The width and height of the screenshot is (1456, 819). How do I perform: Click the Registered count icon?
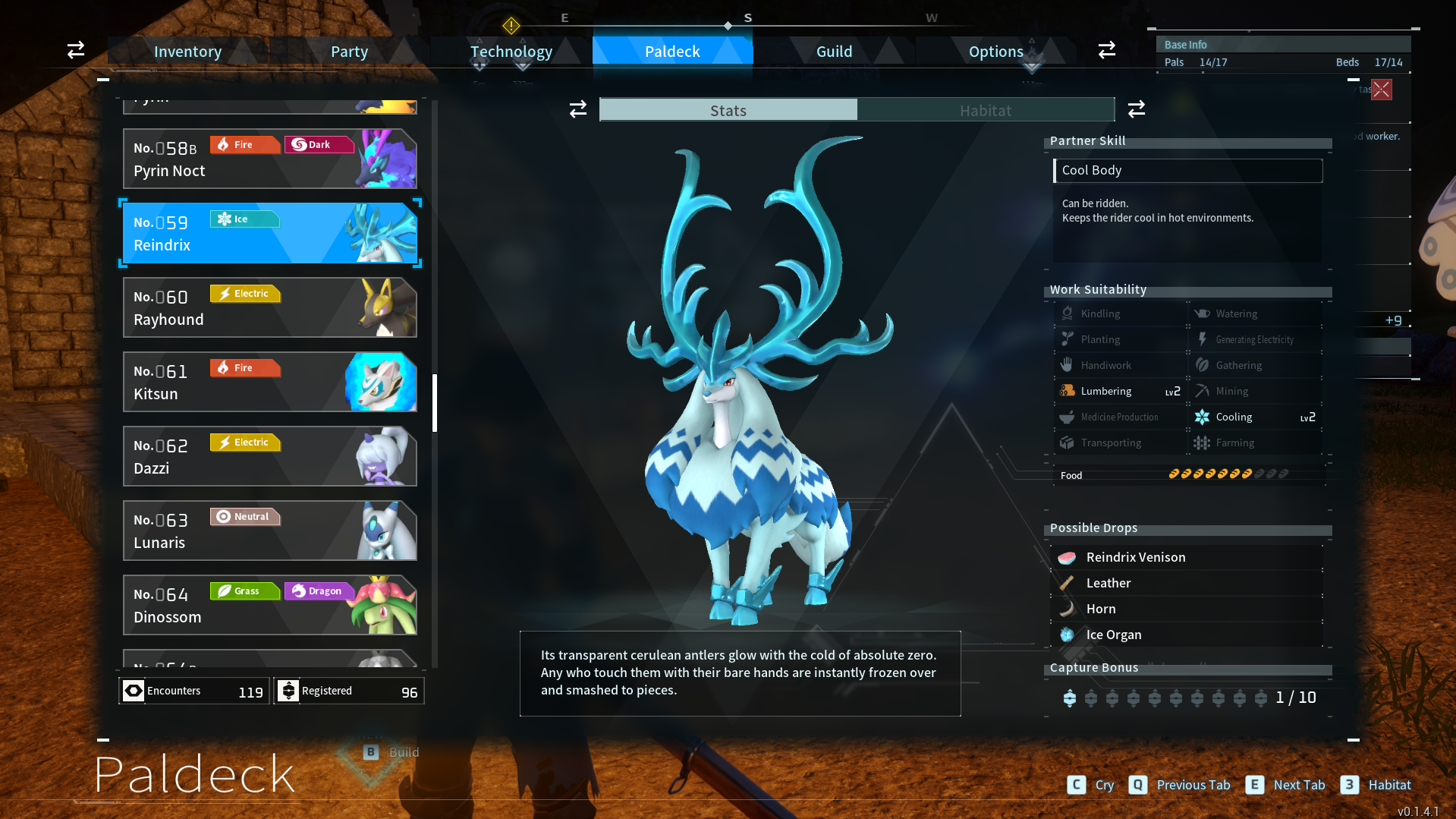coord(288,691)
